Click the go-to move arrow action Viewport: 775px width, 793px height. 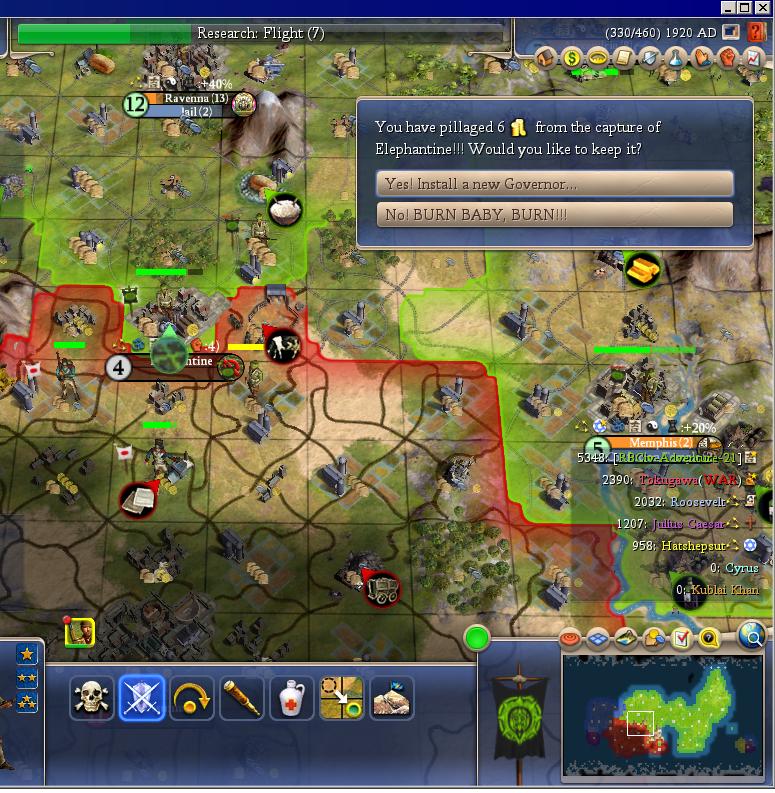[342, 698]
